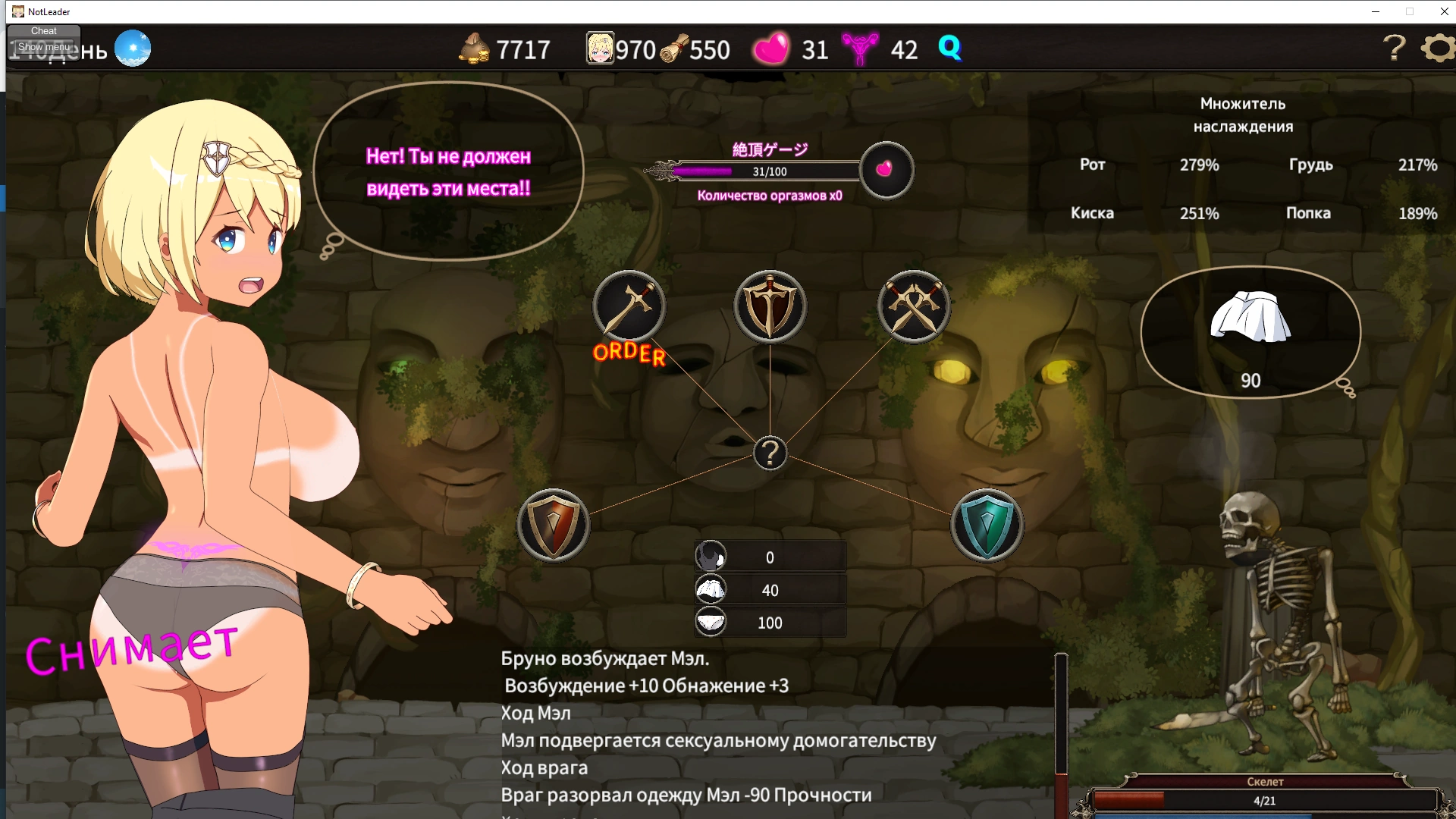The width and height of the screenshot is (1456, 819).
Task: Click the blue magnifier Q icon
Action: [949, 49]
